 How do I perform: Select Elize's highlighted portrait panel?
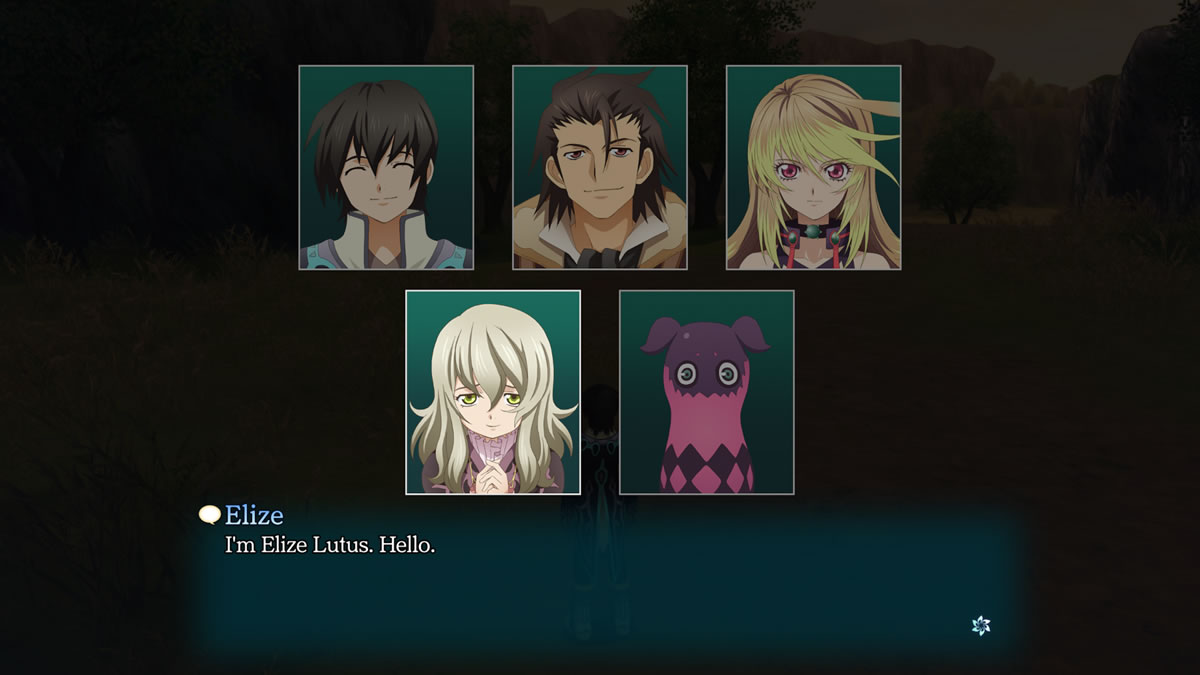pos(493,392)
